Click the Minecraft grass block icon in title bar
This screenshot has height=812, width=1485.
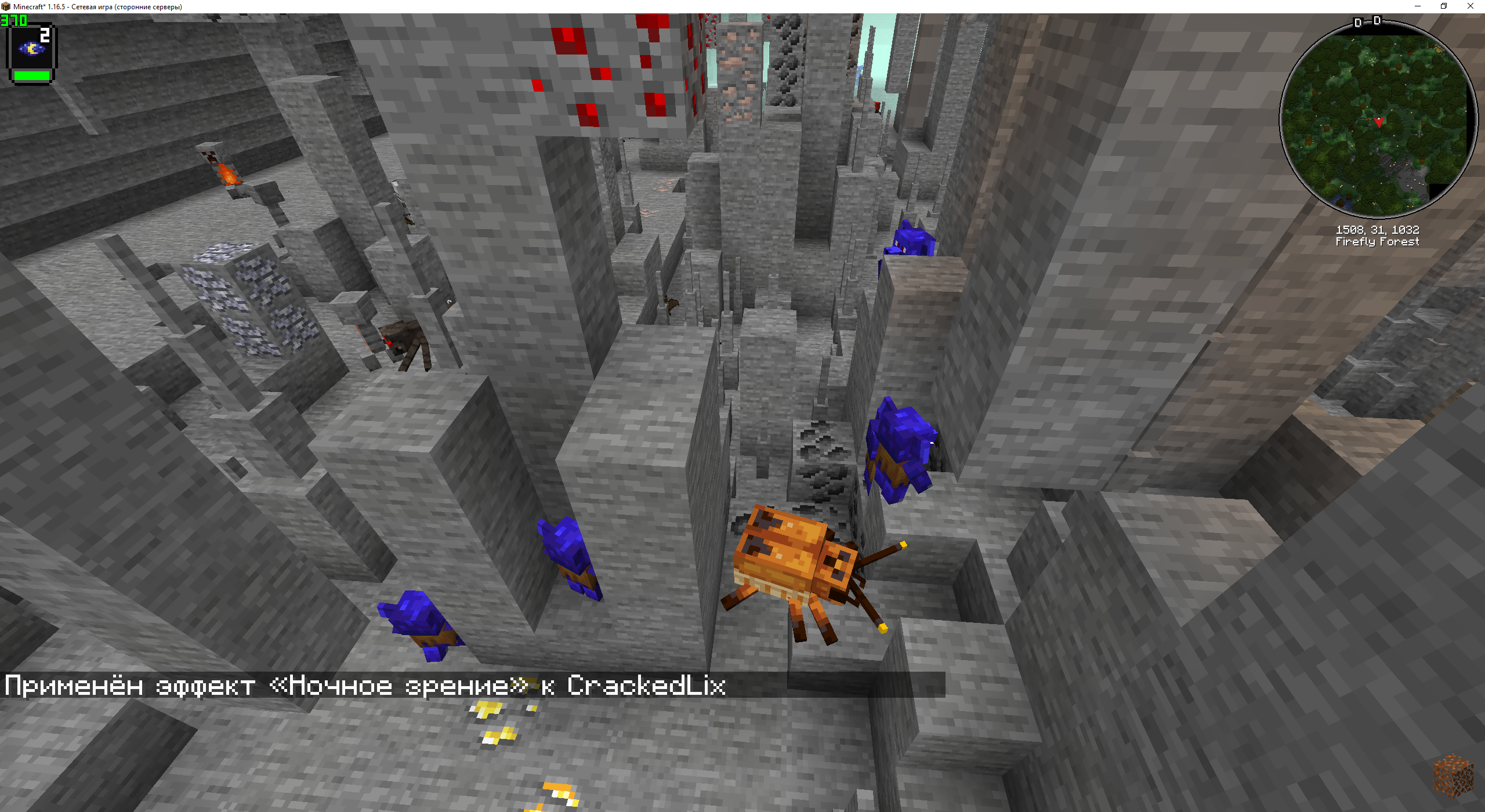click(6, 6)
